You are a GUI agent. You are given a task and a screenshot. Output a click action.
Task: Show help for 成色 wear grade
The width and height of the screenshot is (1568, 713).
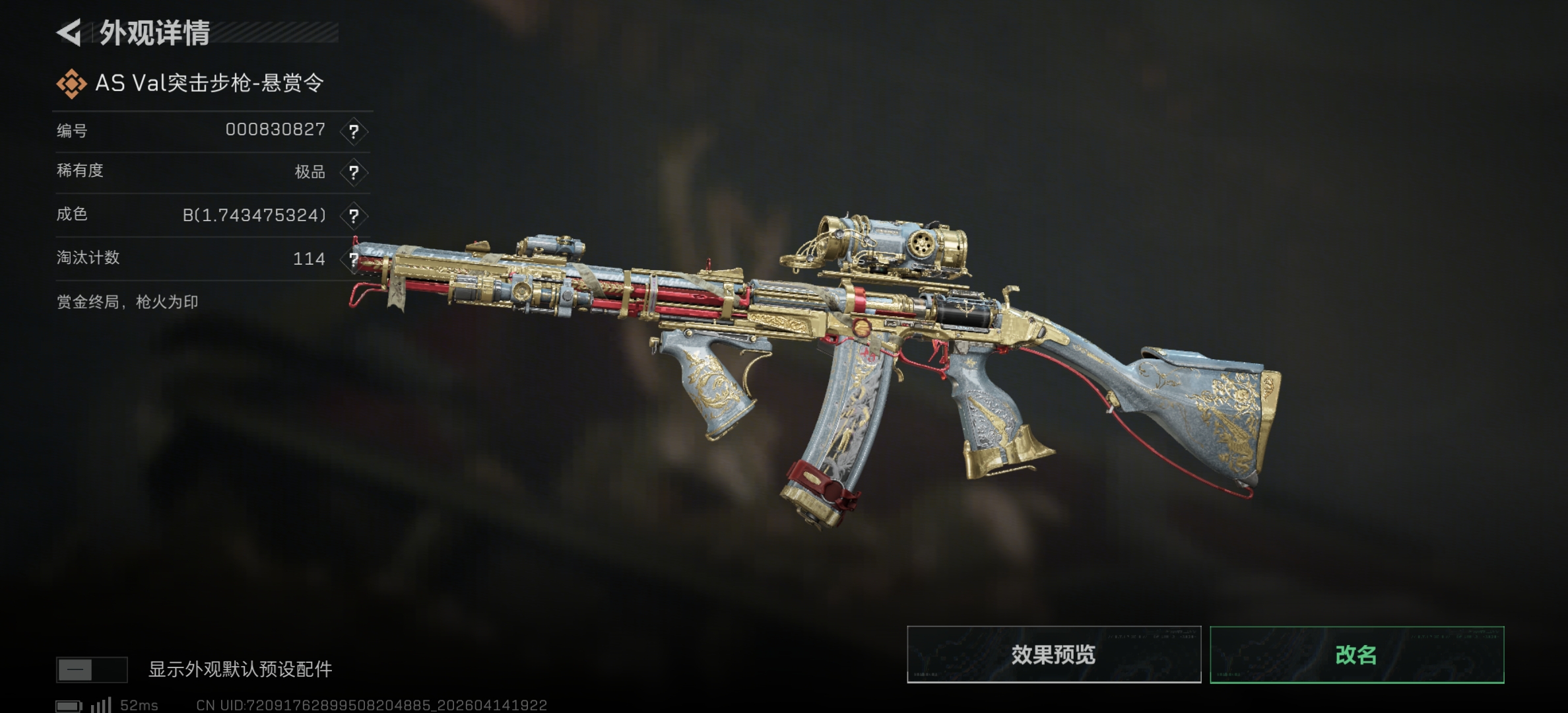(354, 216)
